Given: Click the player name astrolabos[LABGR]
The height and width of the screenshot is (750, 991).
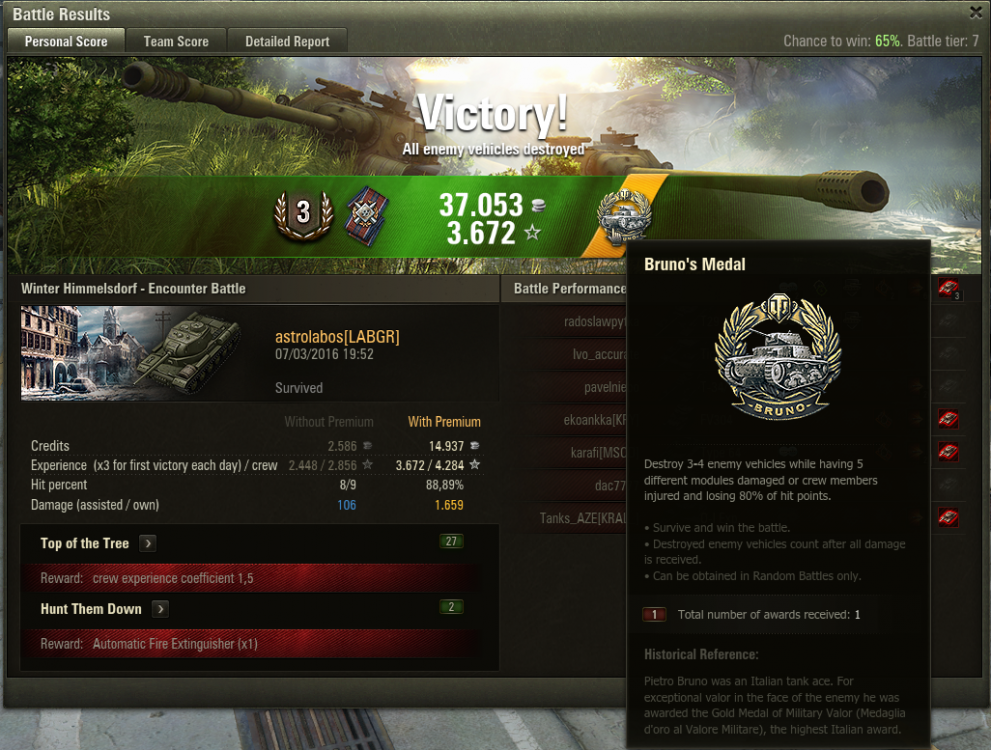Looking at the screenshot, I should click(x=337, y=337).
